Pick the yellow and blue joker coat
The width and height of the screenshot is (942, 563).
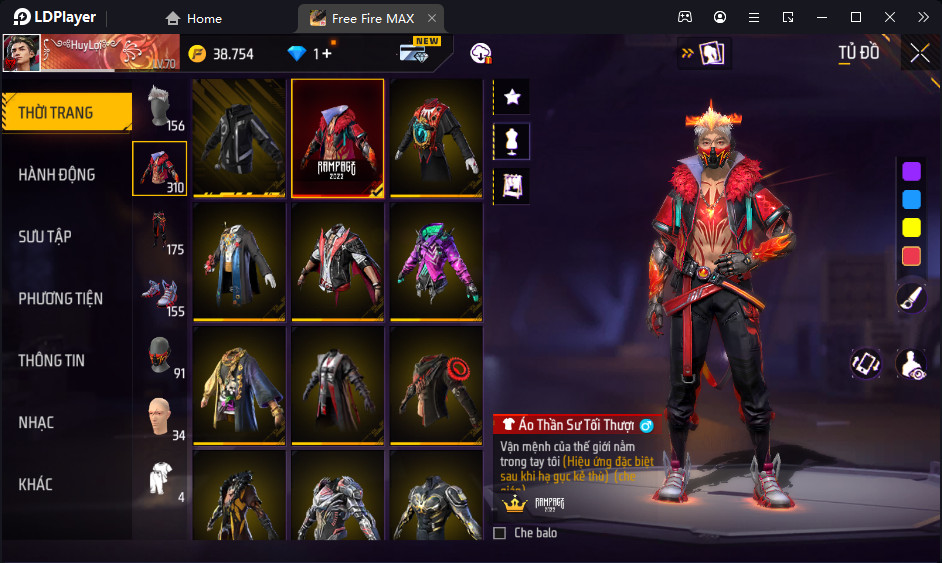coord(239,385)
